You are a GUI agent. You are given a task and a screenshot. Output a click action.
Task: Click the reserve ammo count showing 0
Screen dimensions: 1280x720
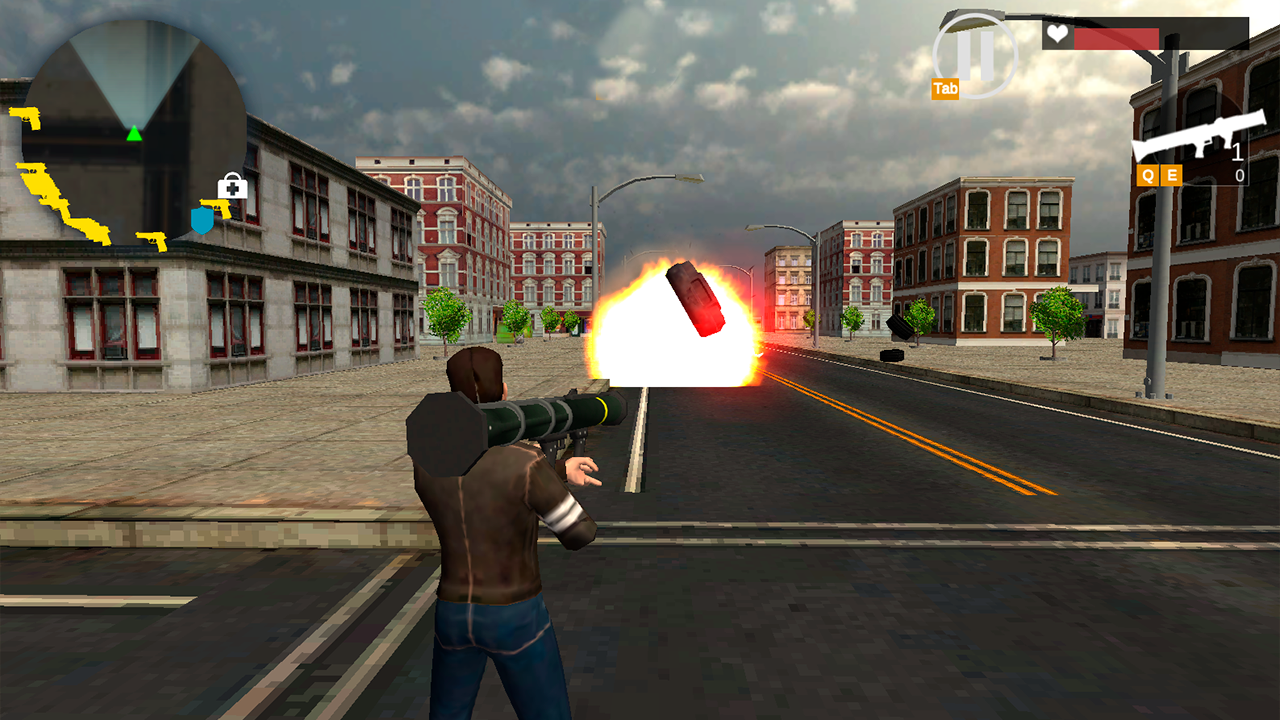1238,176
